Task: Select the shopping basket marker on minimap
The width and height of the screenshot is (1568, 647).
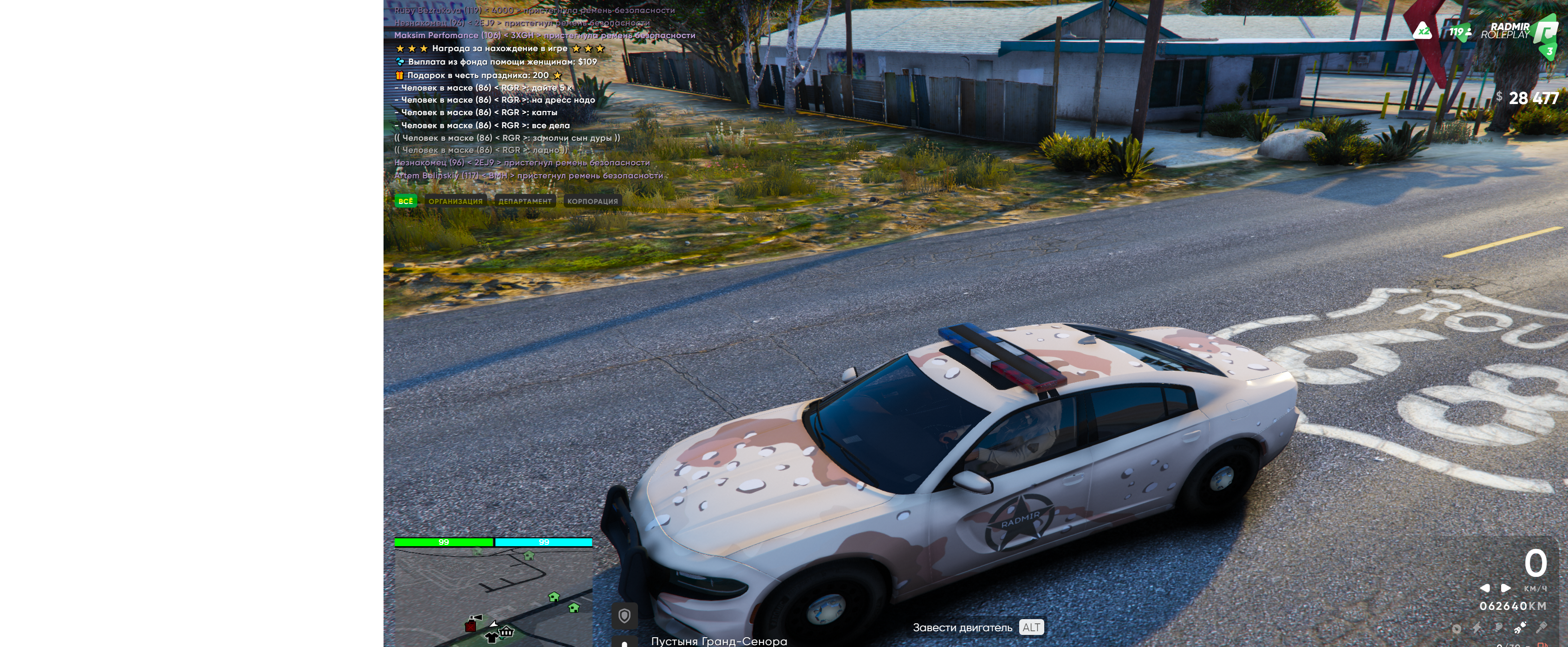Action: coord(507,632)
